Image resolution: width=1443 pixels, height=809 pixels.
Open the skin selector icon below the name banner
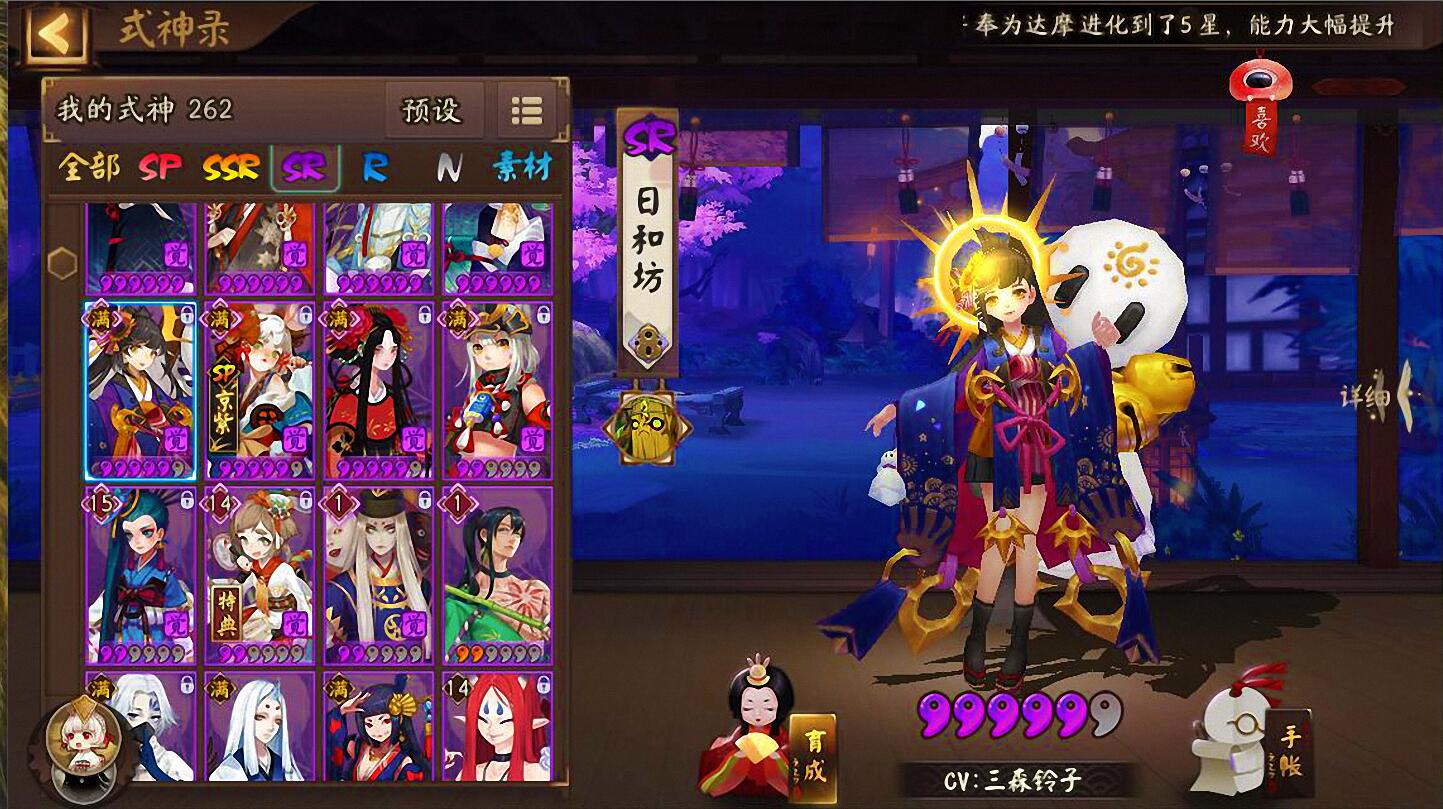pos(648,424)
